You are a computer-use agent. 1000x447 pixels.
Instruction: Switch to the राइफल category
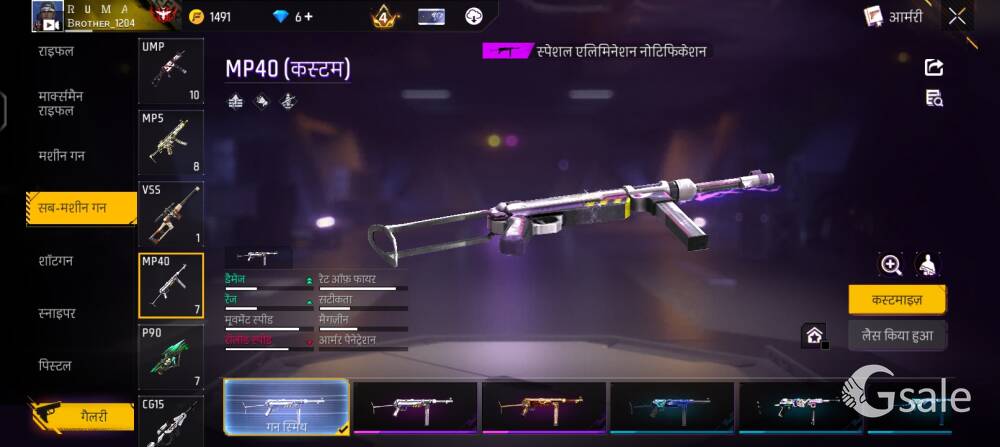(56, 50)
